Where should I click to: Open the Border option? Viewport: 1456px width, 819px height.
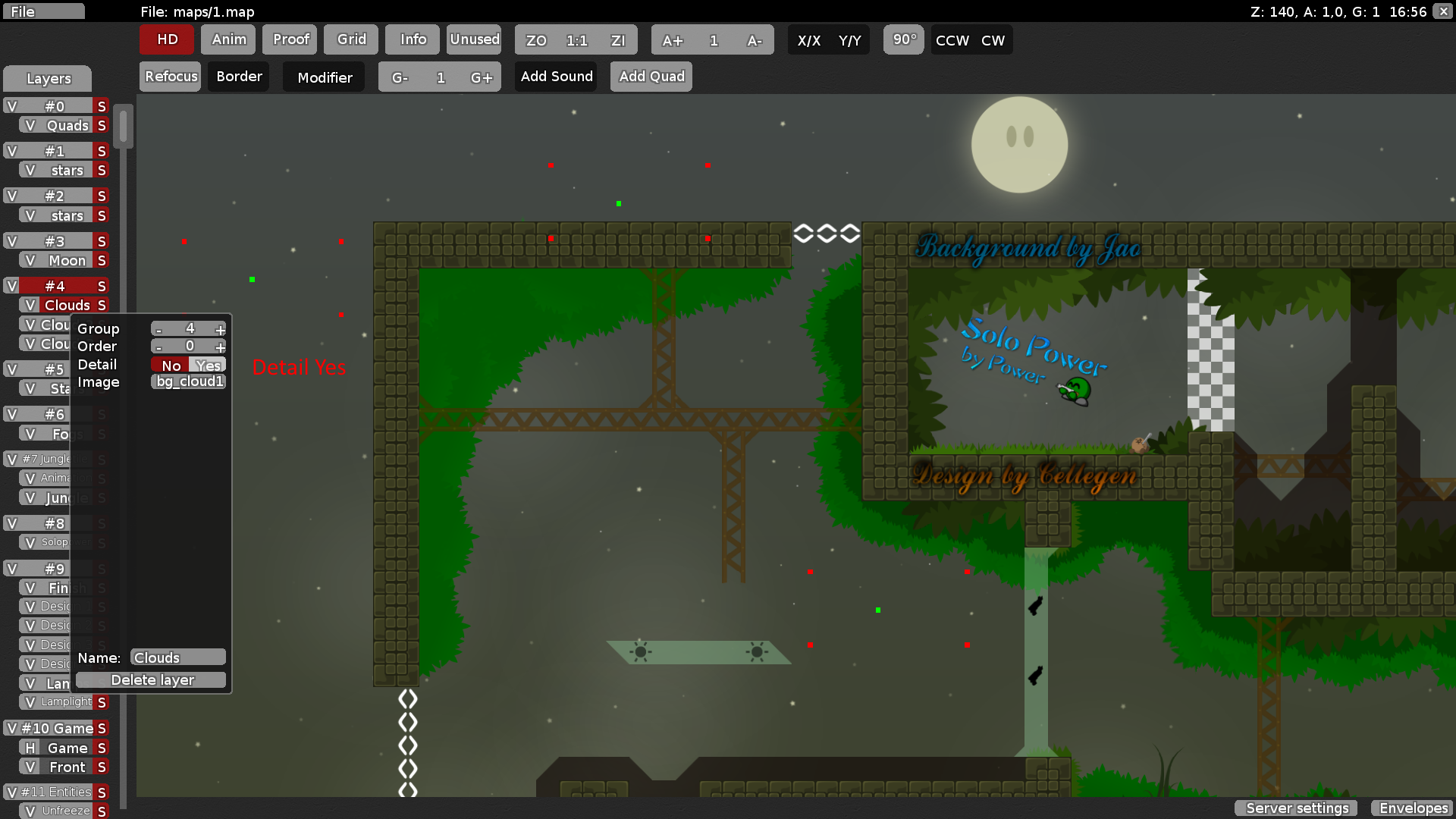pyautogui.click(x=239, y=77)
